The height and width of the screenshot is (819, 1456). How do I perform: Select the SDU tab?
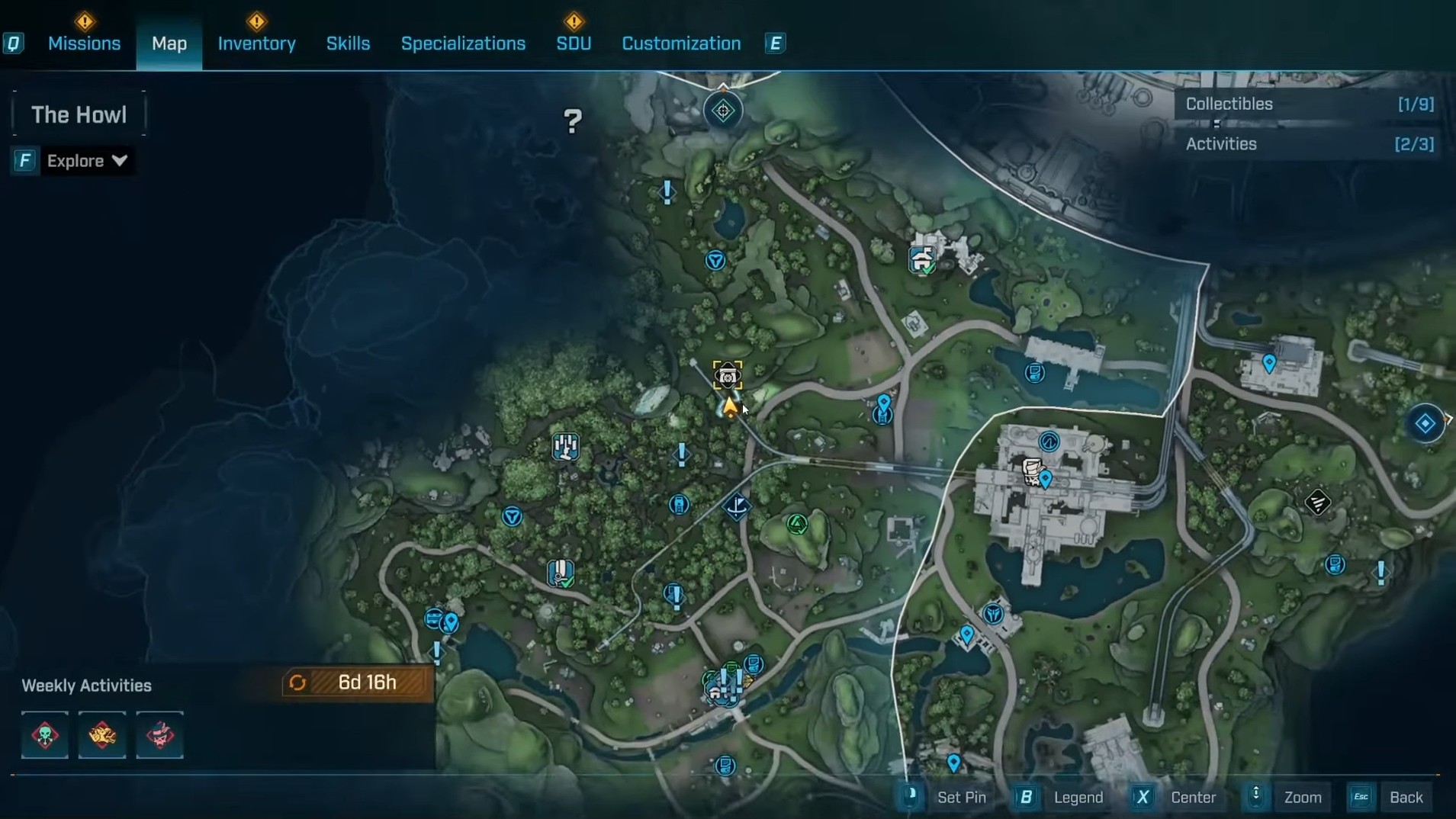pos(574,43)
